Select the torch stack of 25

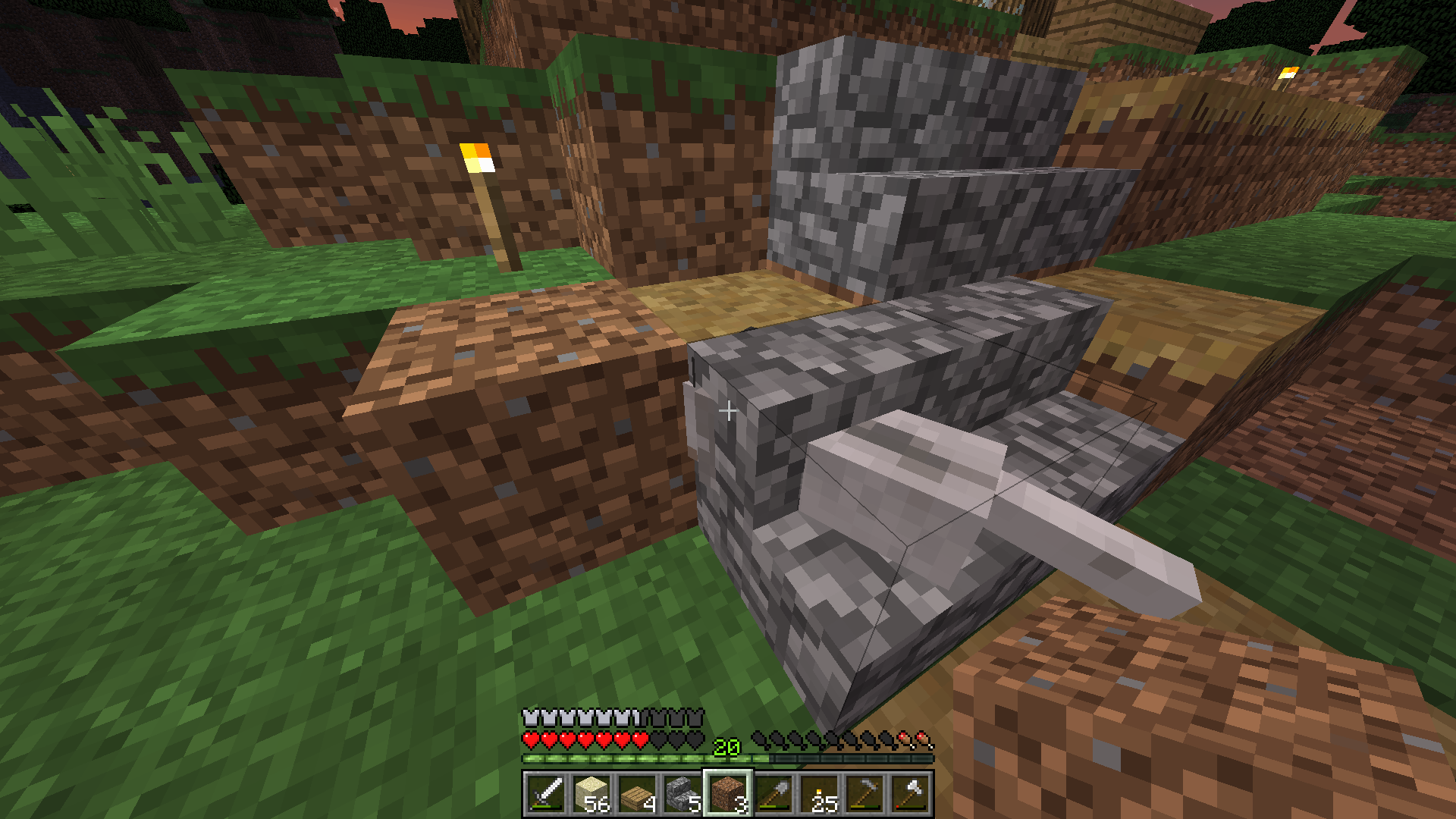819,794
